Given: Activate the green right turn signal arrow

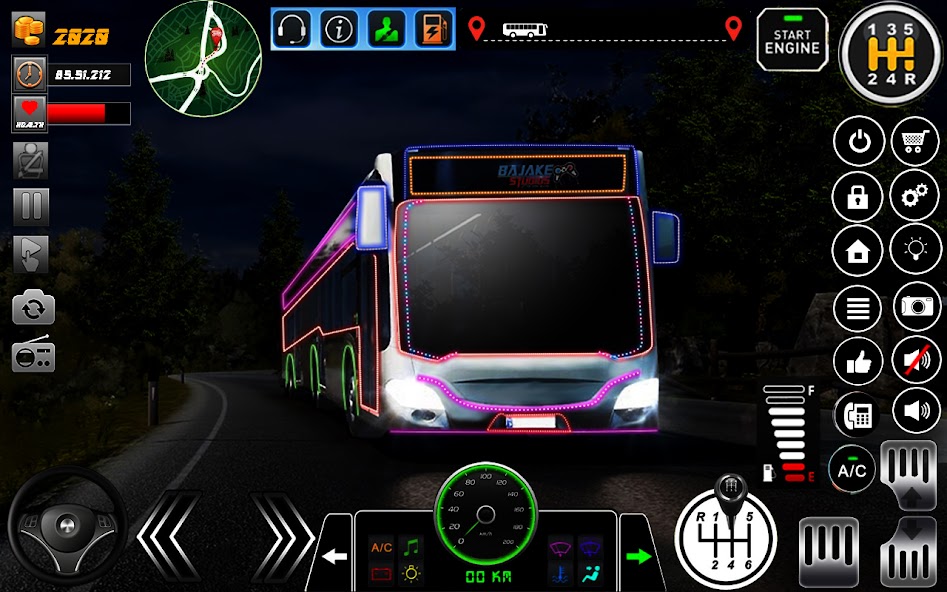Looking at the screenshot, I should (x=637, y=554).
